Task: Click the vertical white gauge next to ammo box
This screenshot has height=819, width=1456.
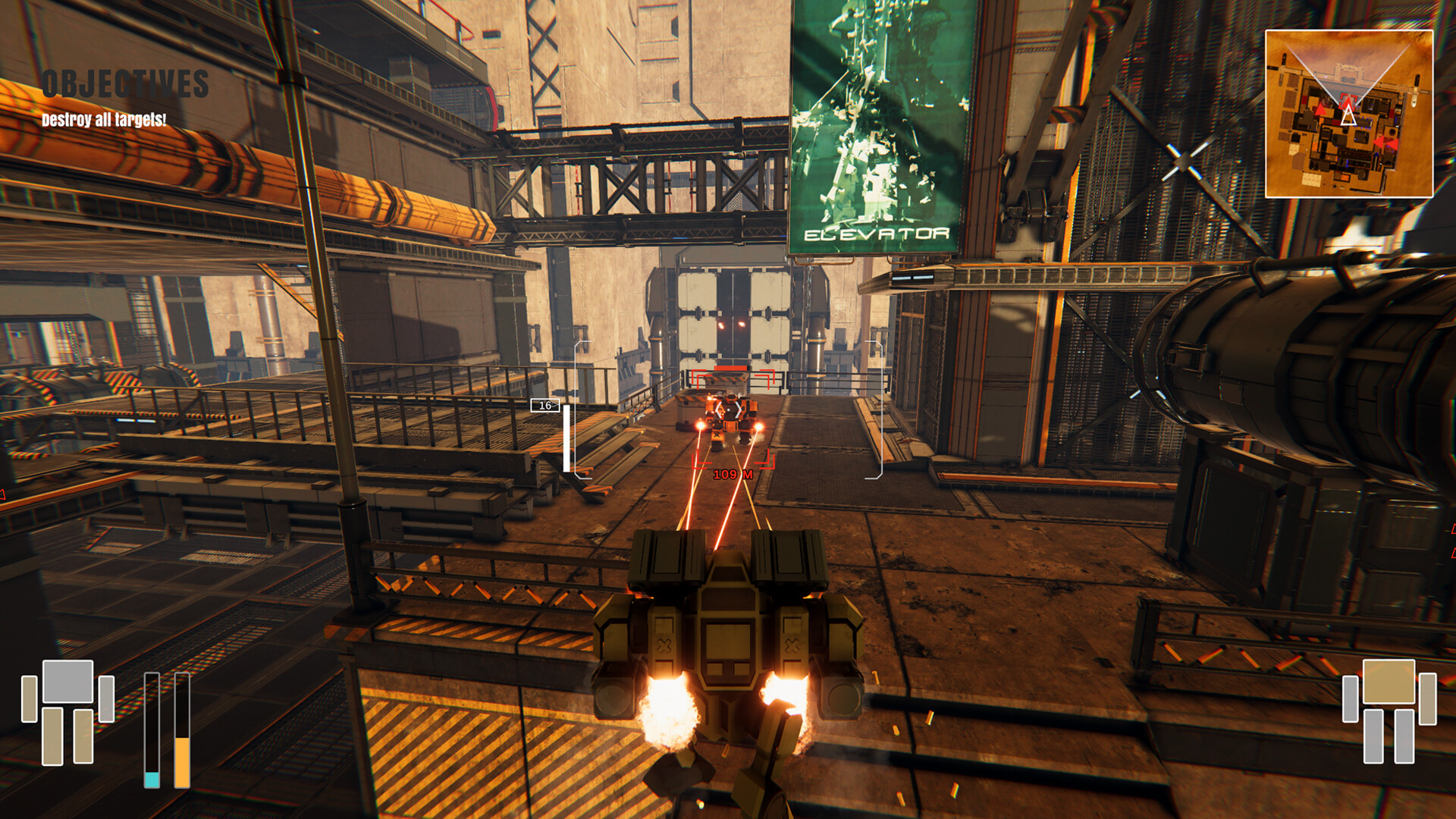Action: (x=566, y=440)
